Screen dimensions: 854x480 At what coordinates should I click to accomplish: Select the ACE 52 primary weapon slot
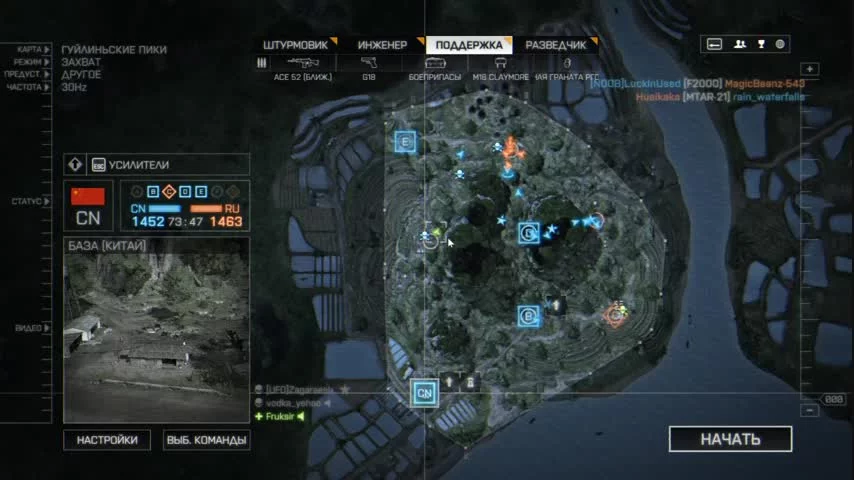(303, 65)
